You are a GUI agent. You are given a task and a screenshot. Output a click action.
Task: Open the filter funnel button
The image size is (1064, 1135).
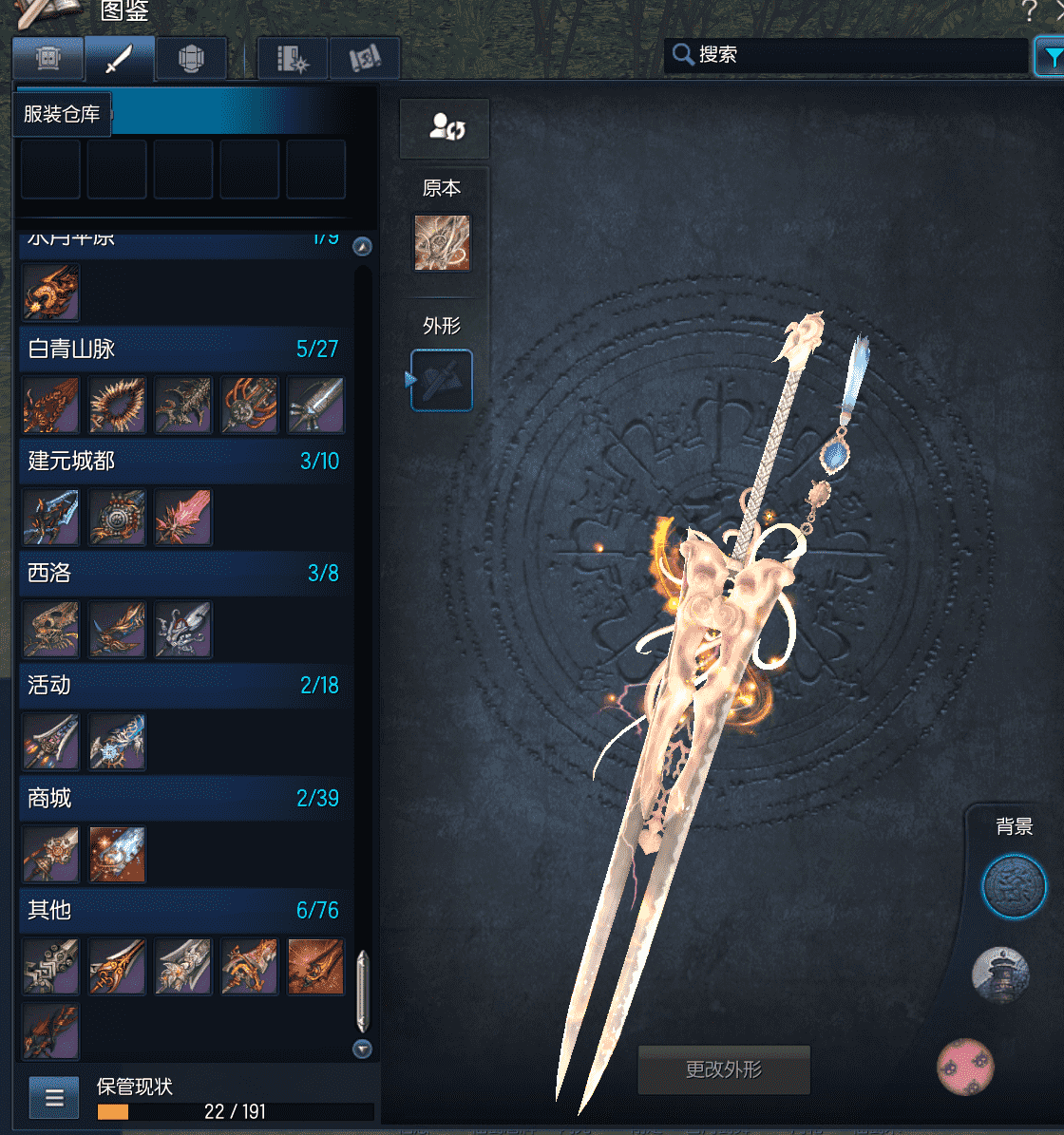click(x=1051, y=57)
